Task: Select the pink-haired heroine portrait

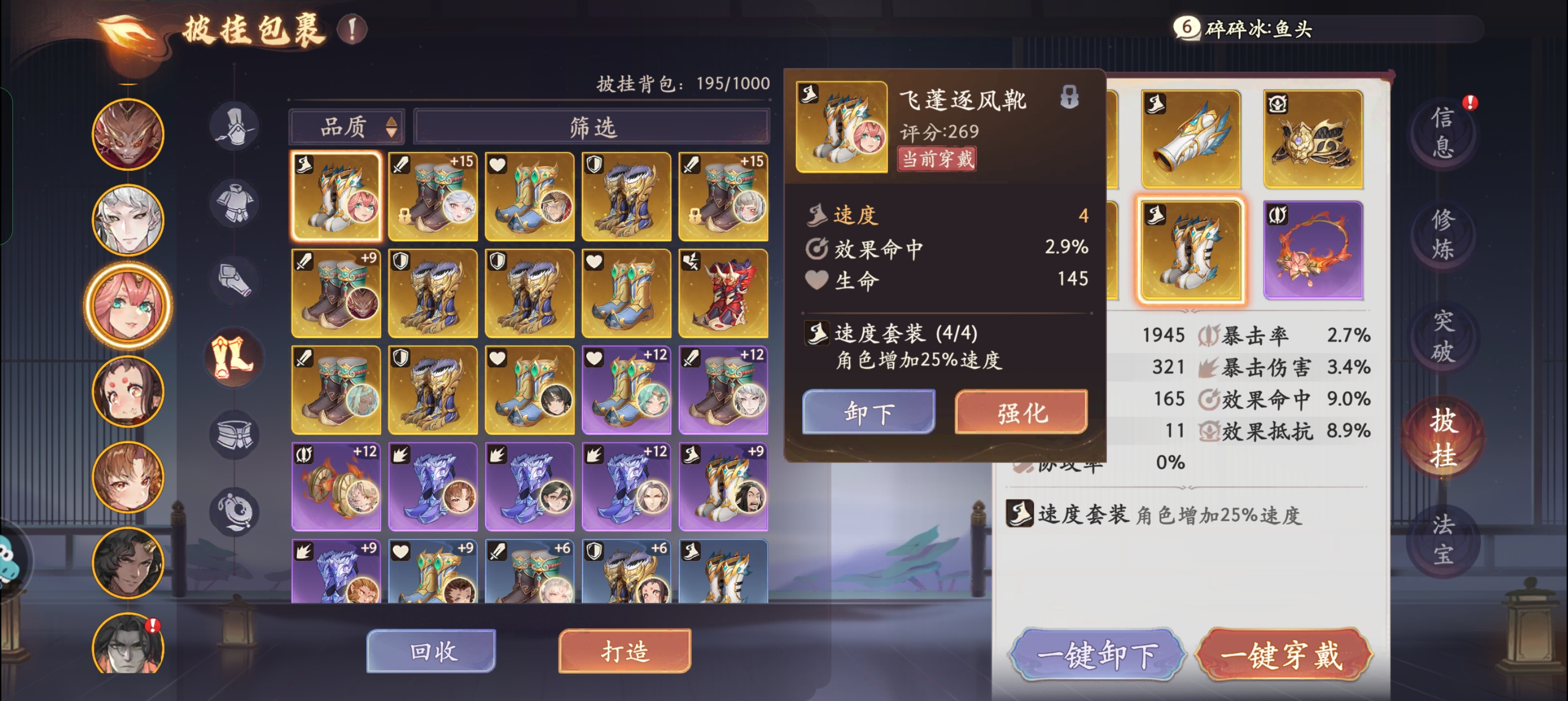Action: (128, 305)
